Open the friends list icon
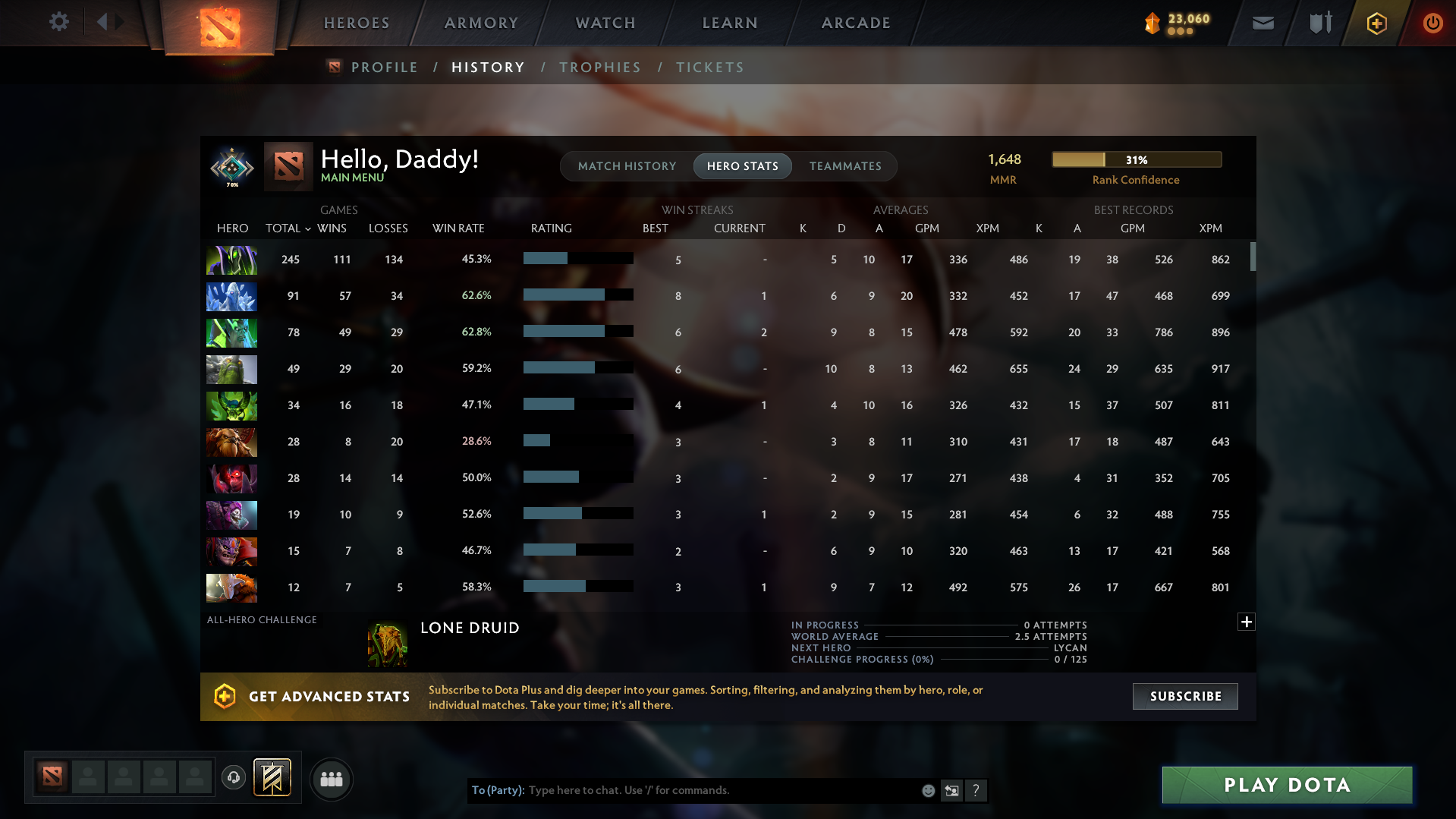The width and height of the screenshot is (1456, 819). point(331,779)
